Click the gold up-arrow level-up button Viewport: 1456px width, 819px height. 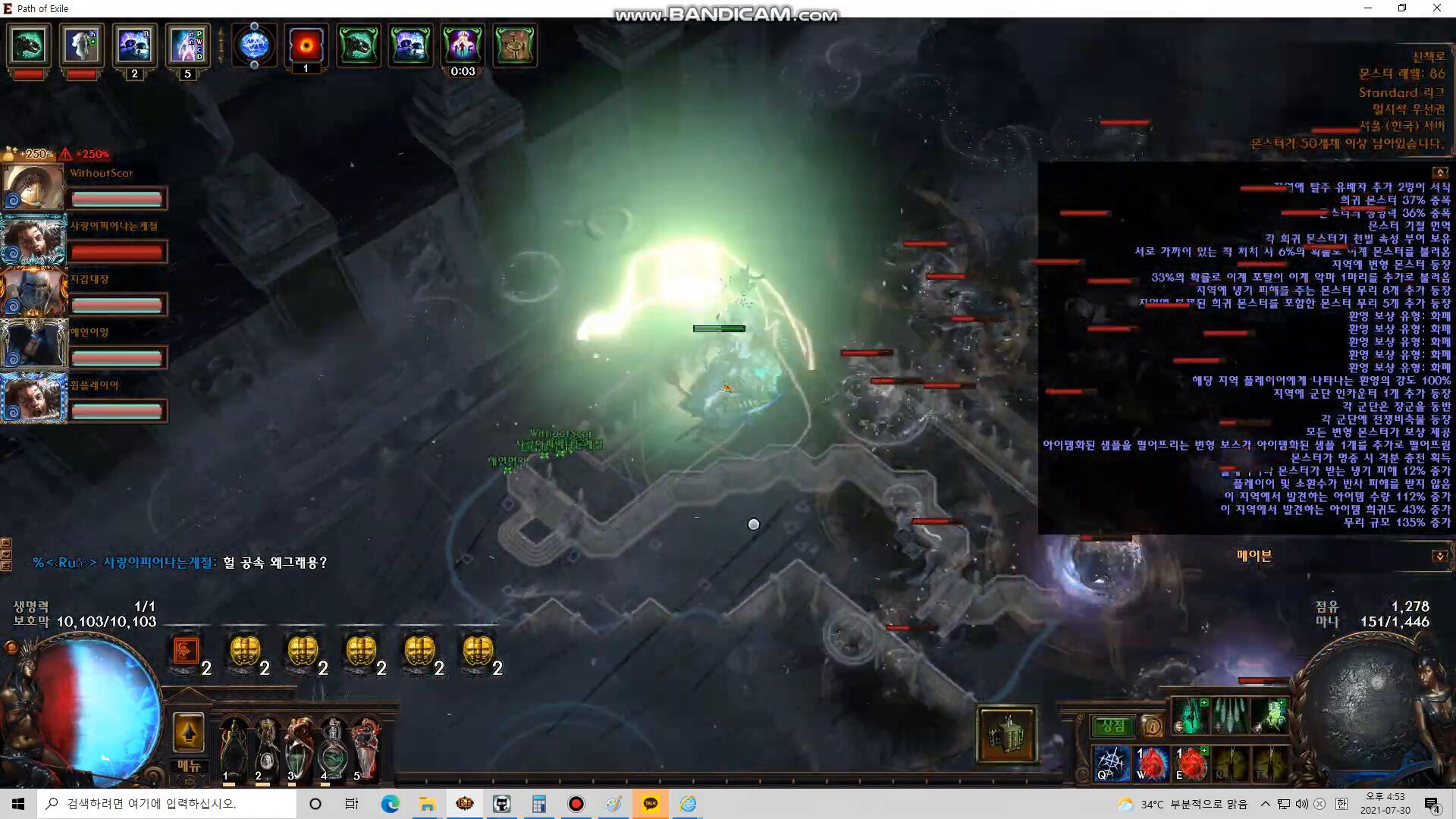point(188,733)
